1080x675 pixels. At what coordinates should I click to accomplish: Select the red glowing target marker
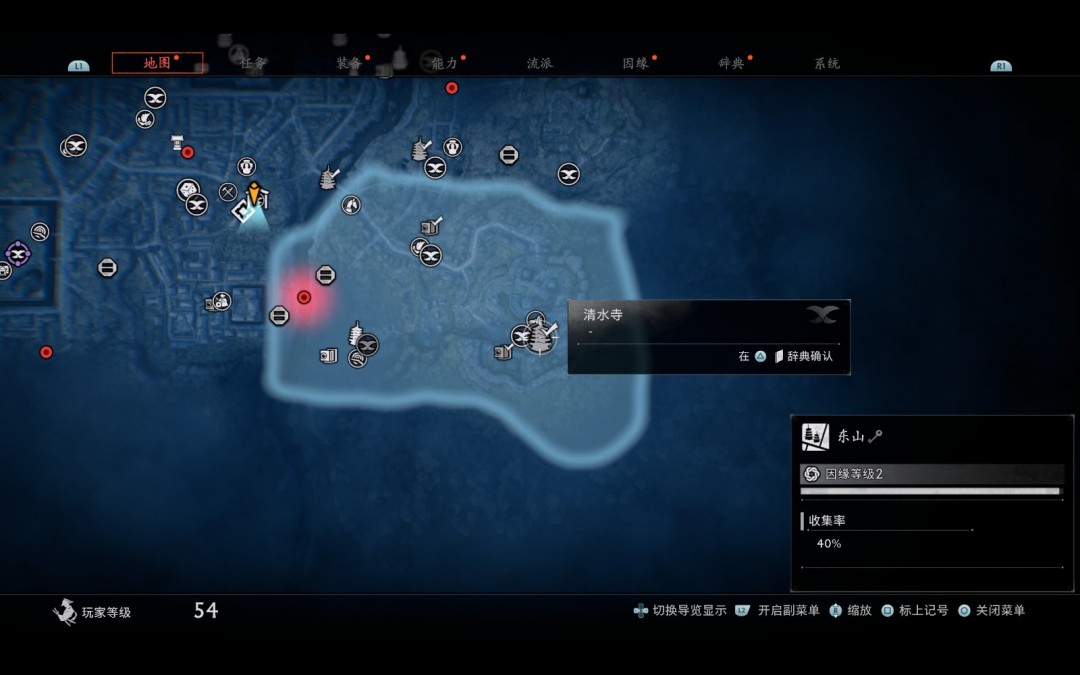304,297
